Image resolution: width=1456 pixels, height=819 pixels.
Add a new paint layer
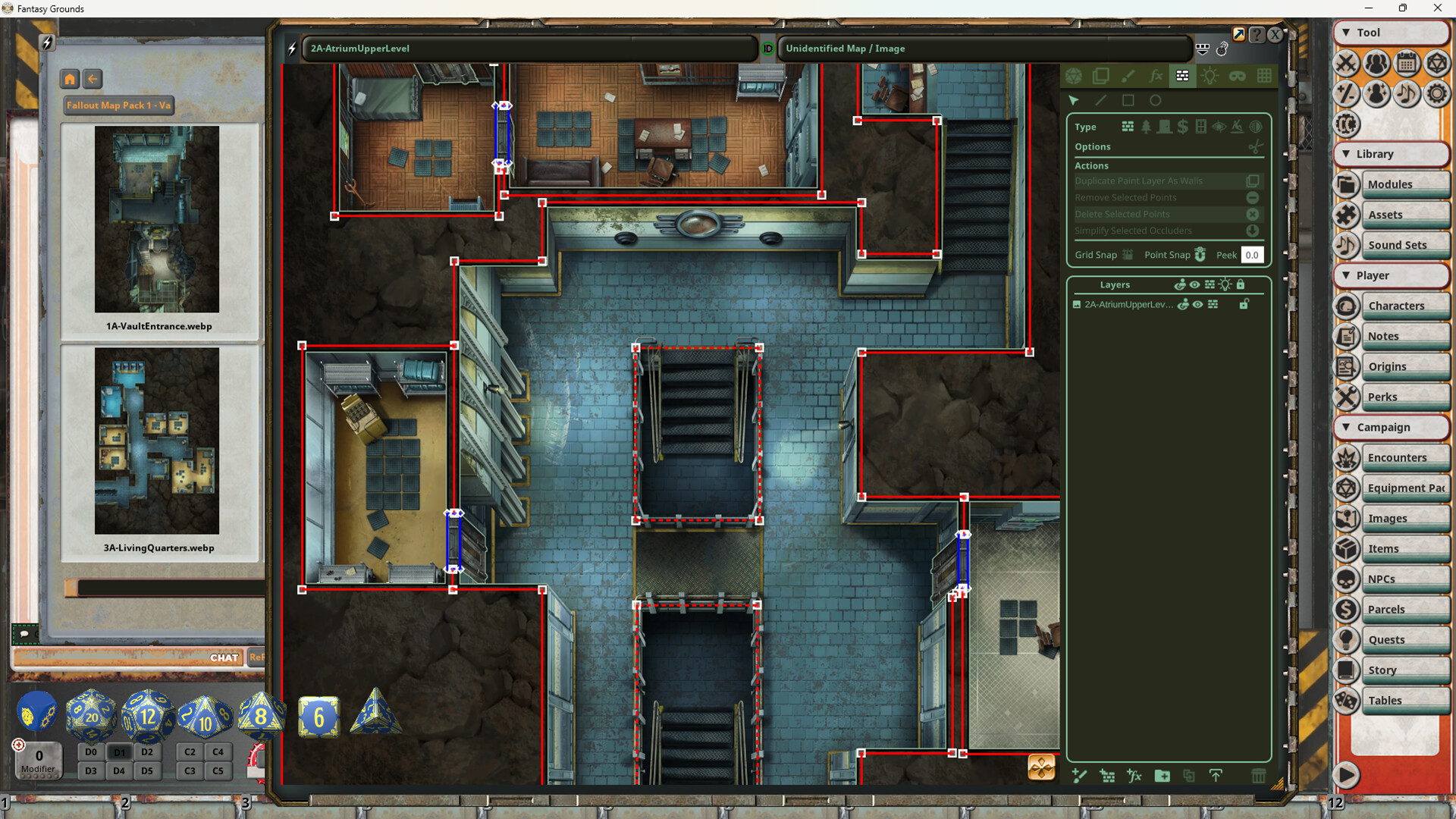[1079, 777]
